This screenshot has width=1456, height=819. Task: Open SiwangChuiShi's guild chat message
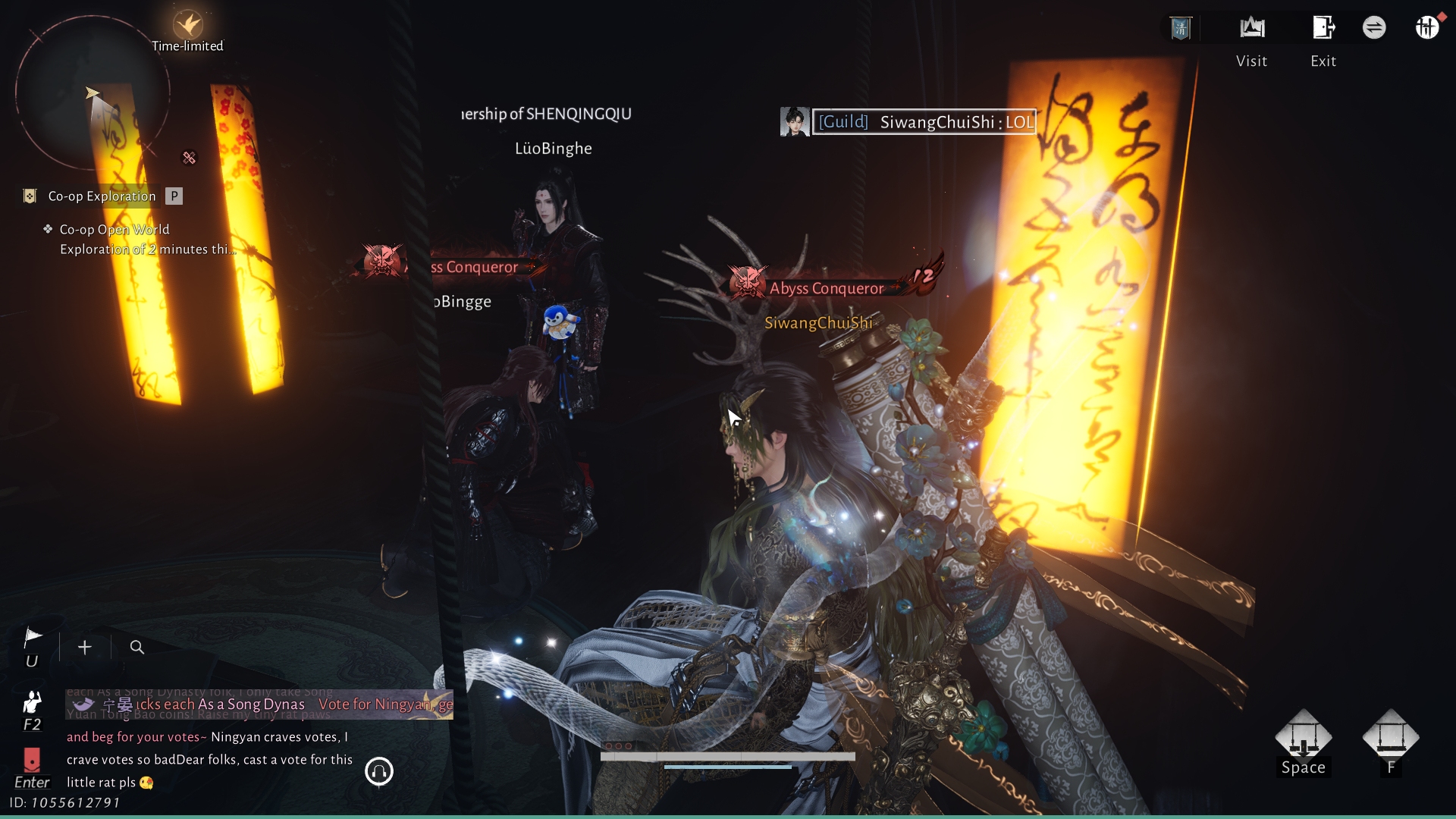(x=924, y=122)
